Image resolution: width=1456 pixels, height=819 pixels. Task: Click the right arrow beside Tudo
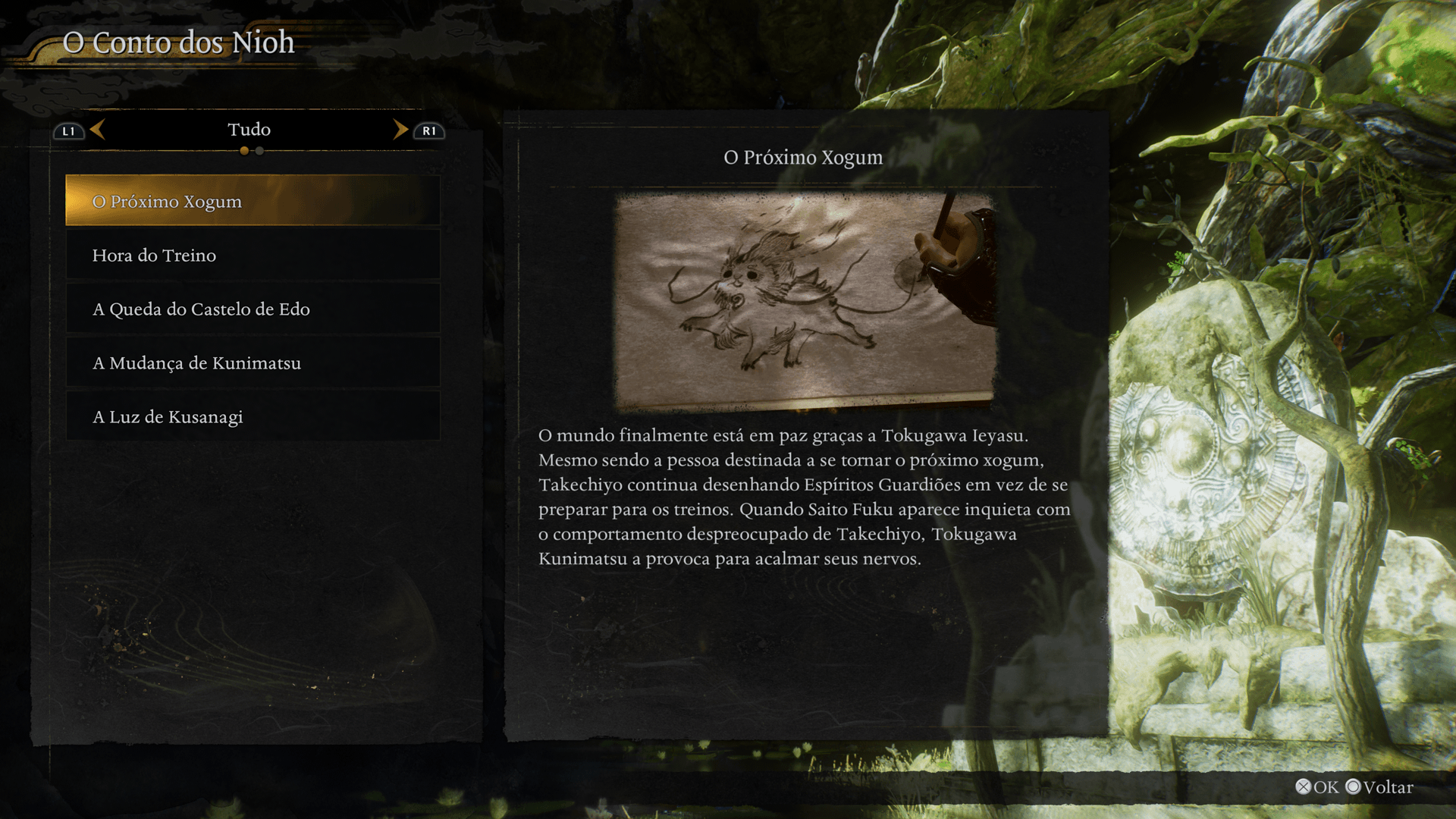click(x=400, y=130)
